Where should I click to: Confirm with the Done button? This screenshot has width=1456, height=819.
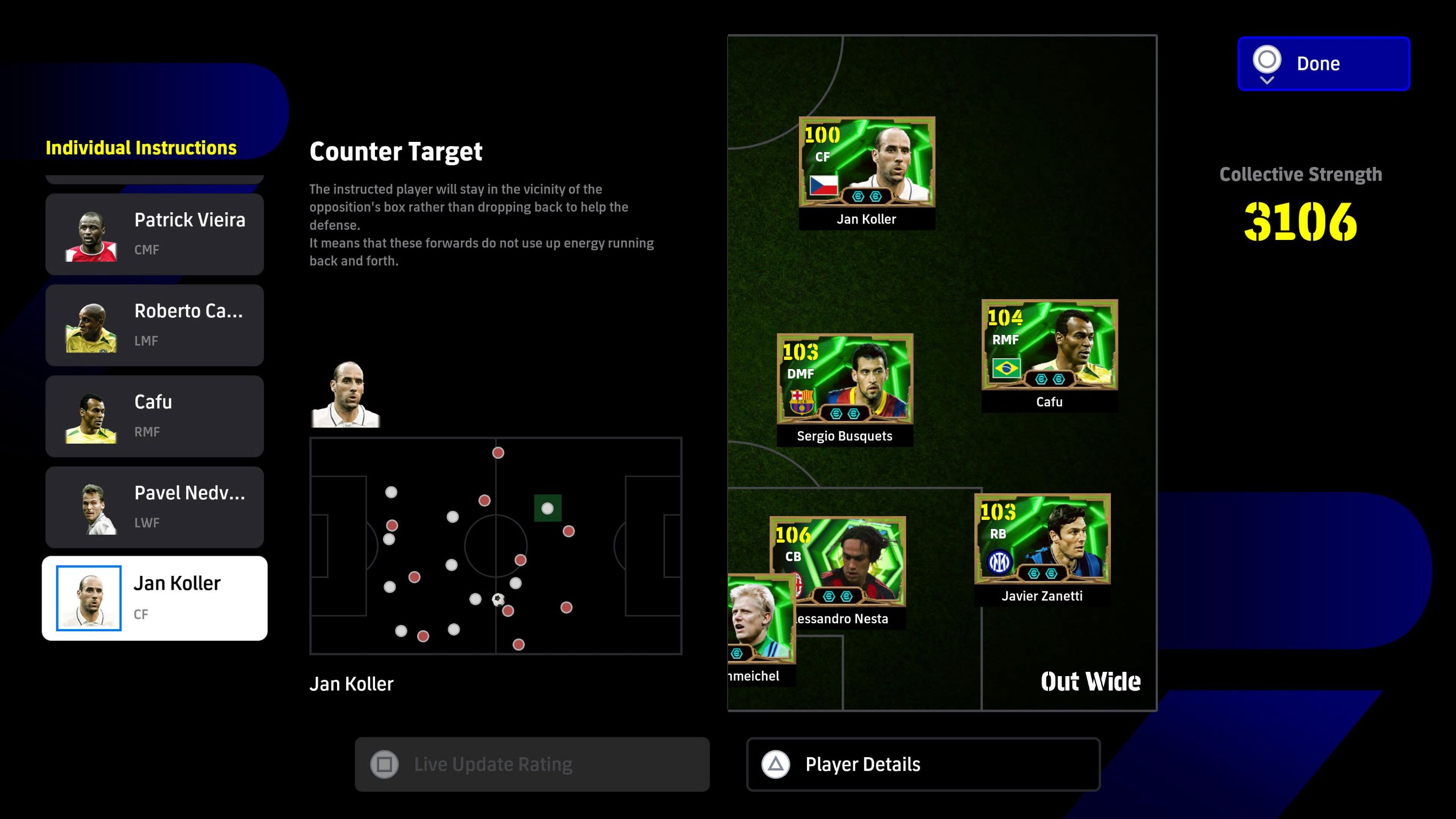[1323, 63]
